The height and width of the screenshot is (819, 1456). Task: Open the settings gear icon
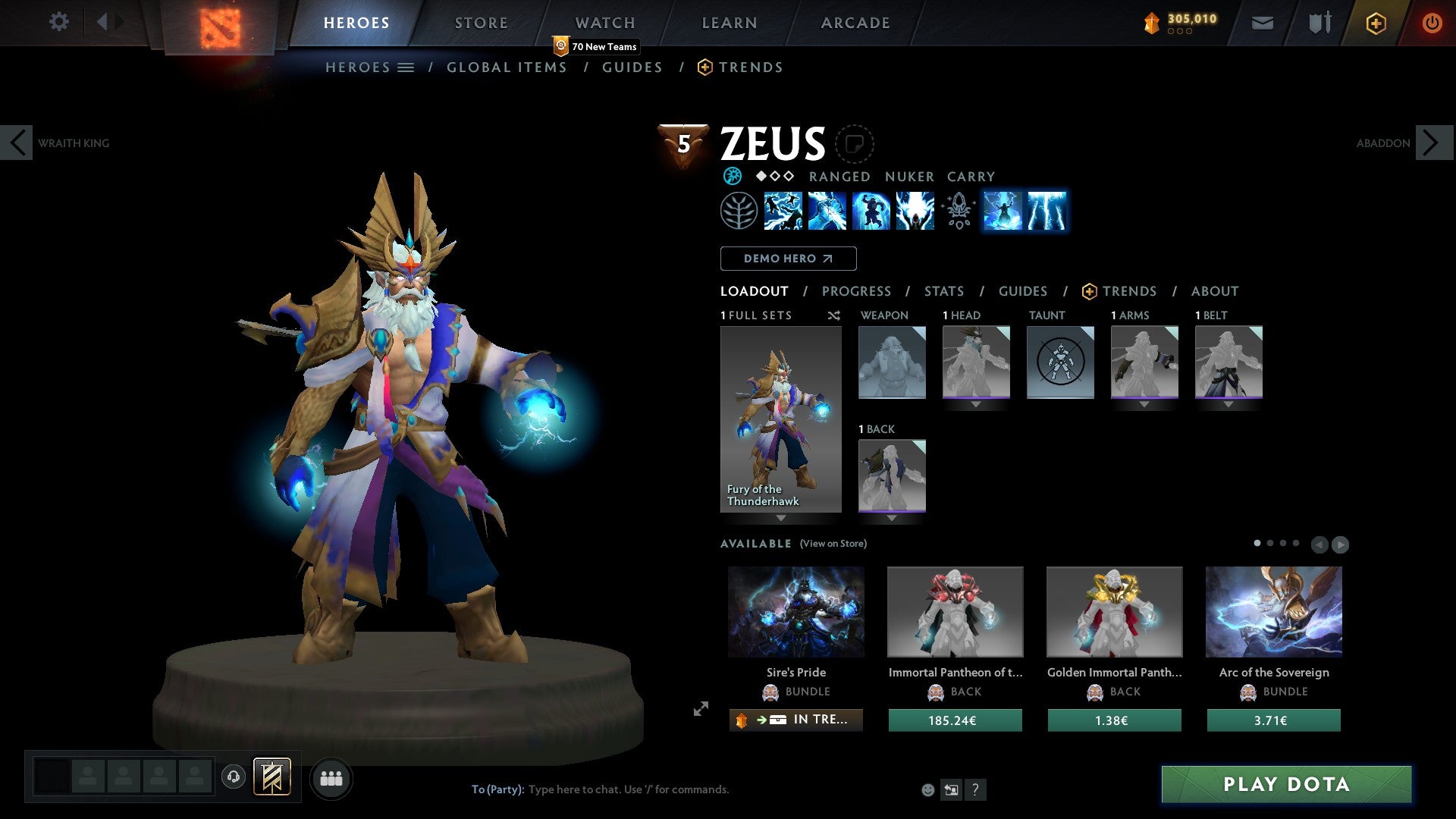point(58,22)
